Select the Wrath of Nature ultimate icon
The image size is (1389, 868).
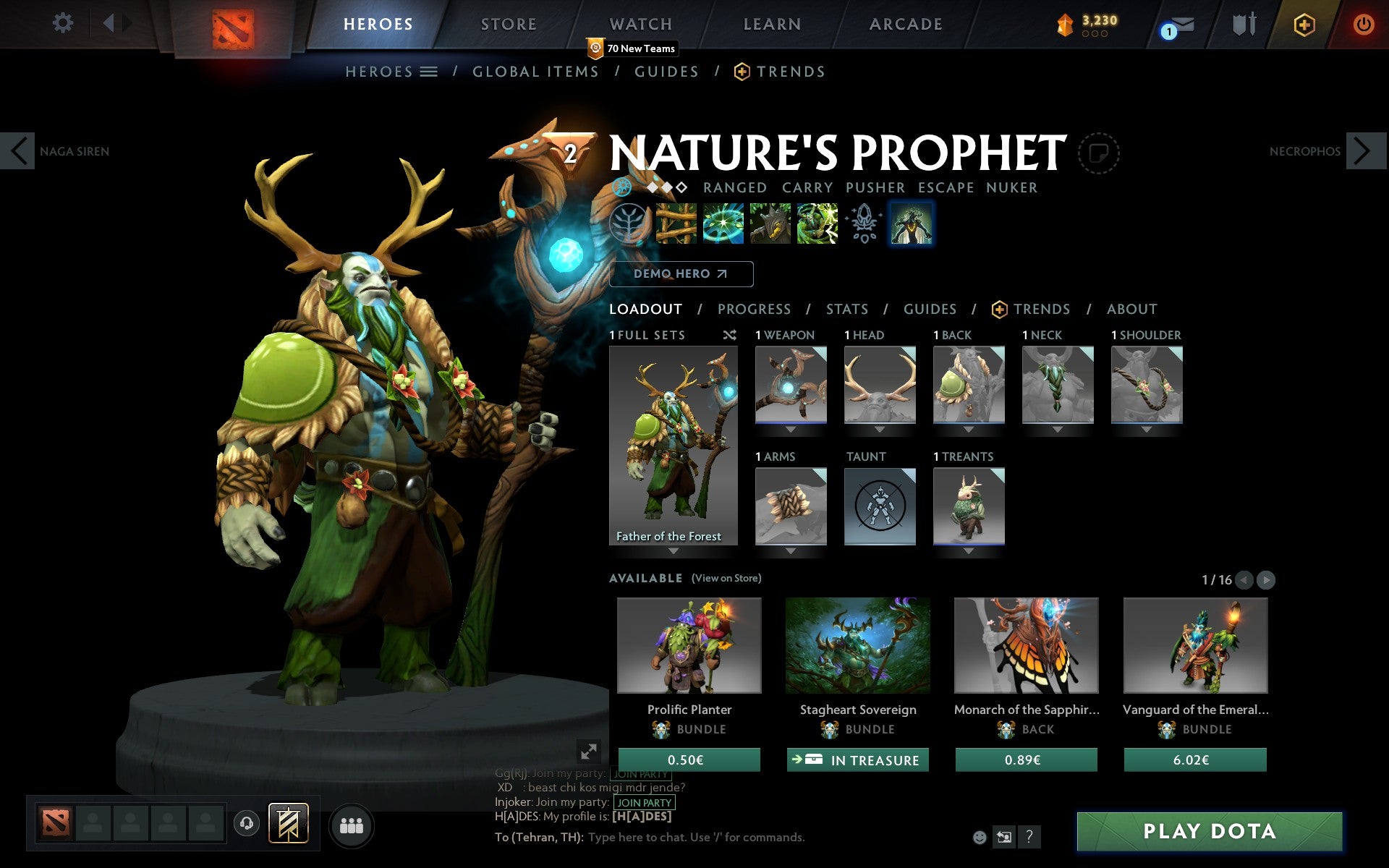(817, 223)
